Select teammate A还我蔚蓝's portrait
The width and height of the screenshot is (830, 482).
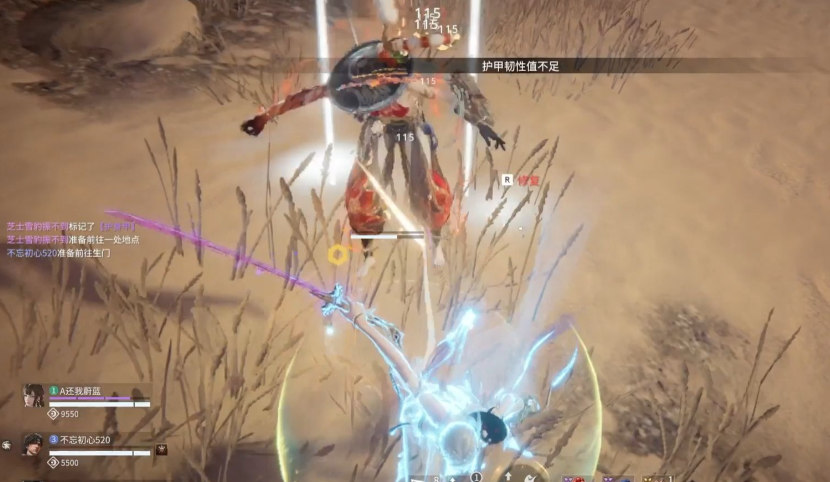(33, 396)
